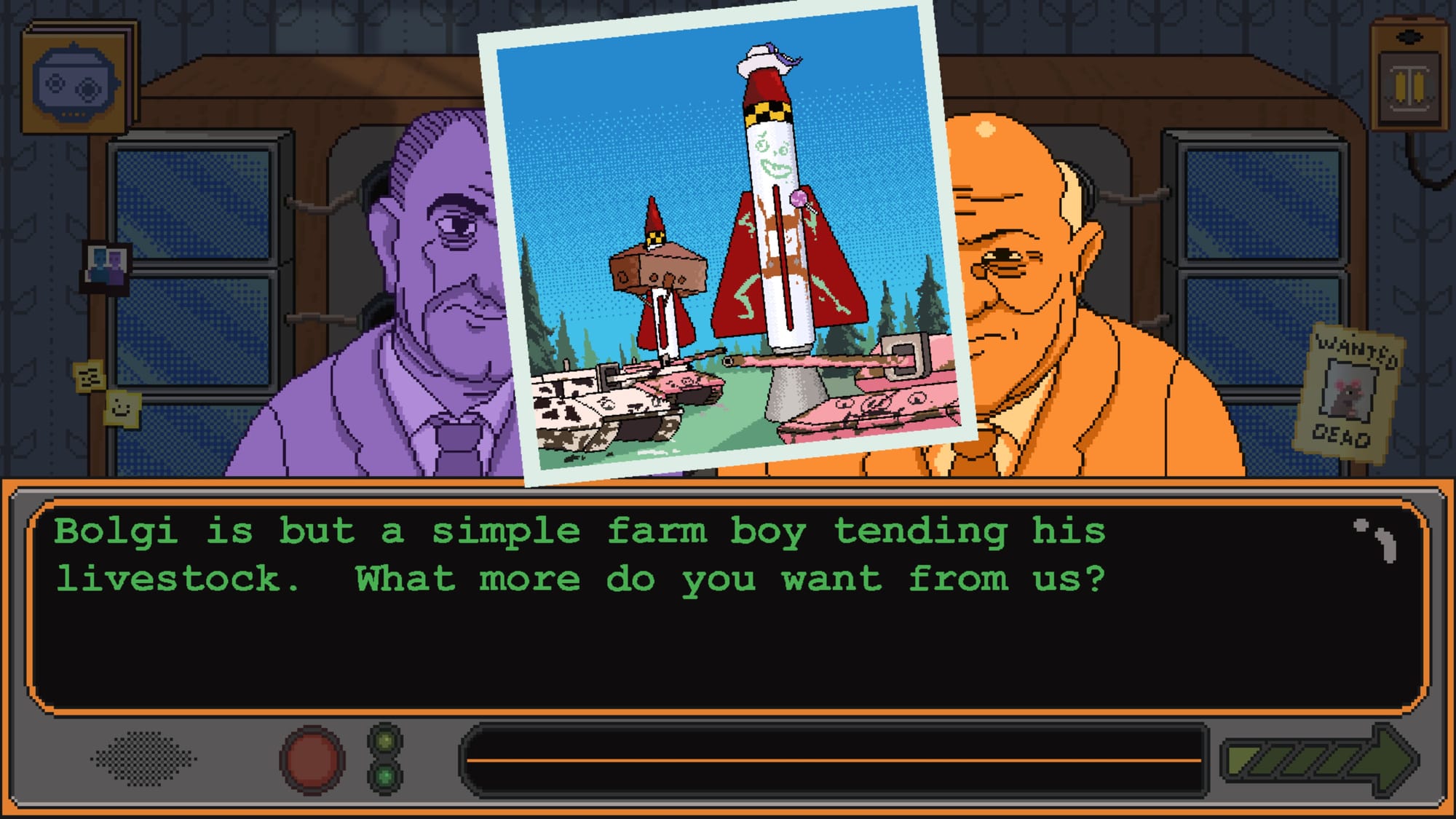This screenshot has height=819, width=1456.
Task: Focus the black text input bar
Action: click(834, 759)
